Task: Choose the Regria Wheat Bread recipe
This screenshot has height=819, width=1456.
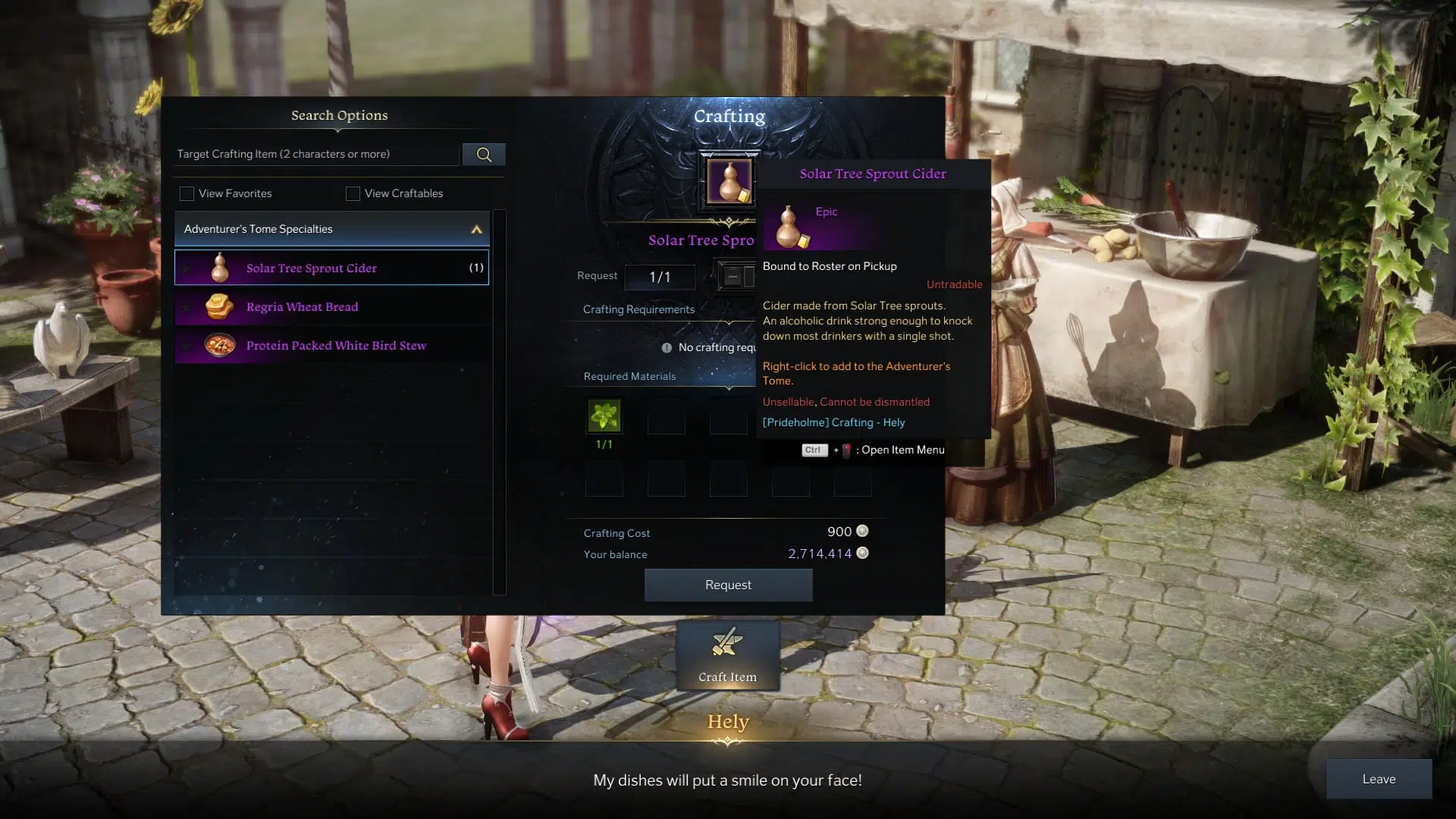Action: (331, 307)
